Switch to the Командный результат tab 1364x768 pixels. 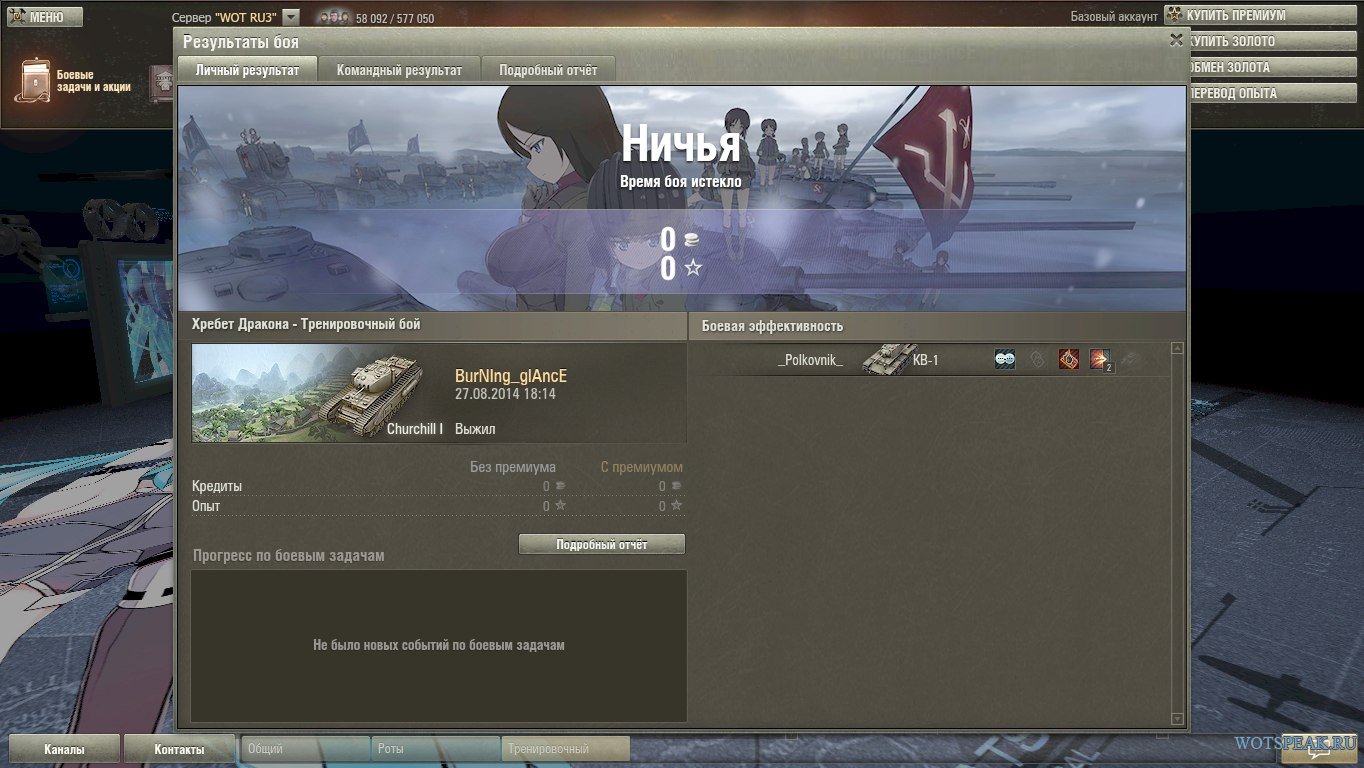tap(399, 70)
